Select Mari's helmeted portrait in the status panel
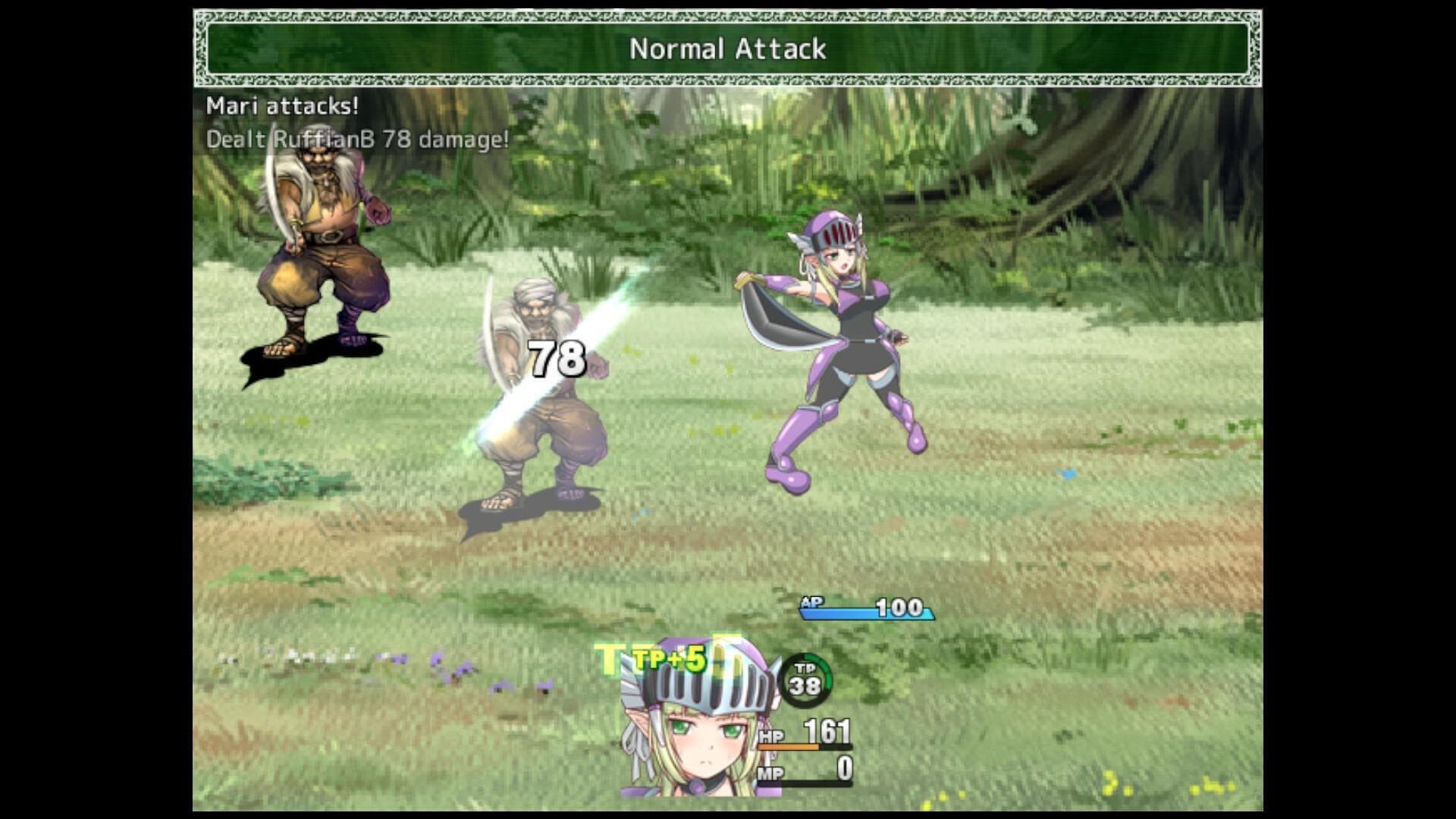Image resolution: width=1456 pixels, height=819 pixels. click(698, 720)
